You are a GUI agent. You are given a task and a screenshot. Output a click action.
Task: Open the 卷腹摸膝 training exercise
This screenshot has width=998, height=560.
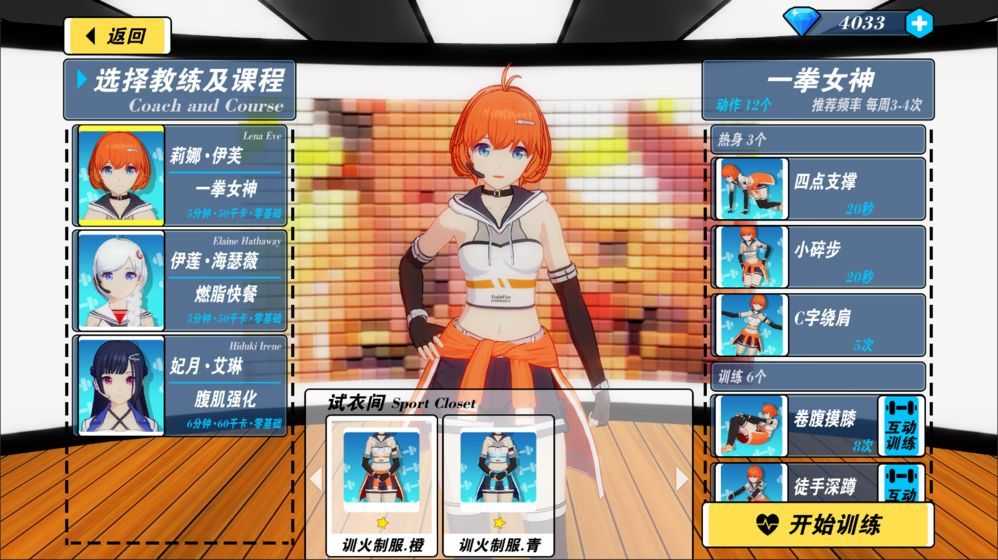(x=796, y=425)
